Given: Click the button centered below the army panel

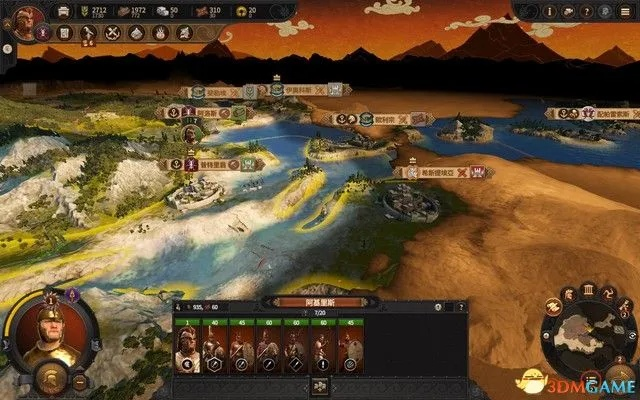Looking at the screenshot, I should point(321,385).
